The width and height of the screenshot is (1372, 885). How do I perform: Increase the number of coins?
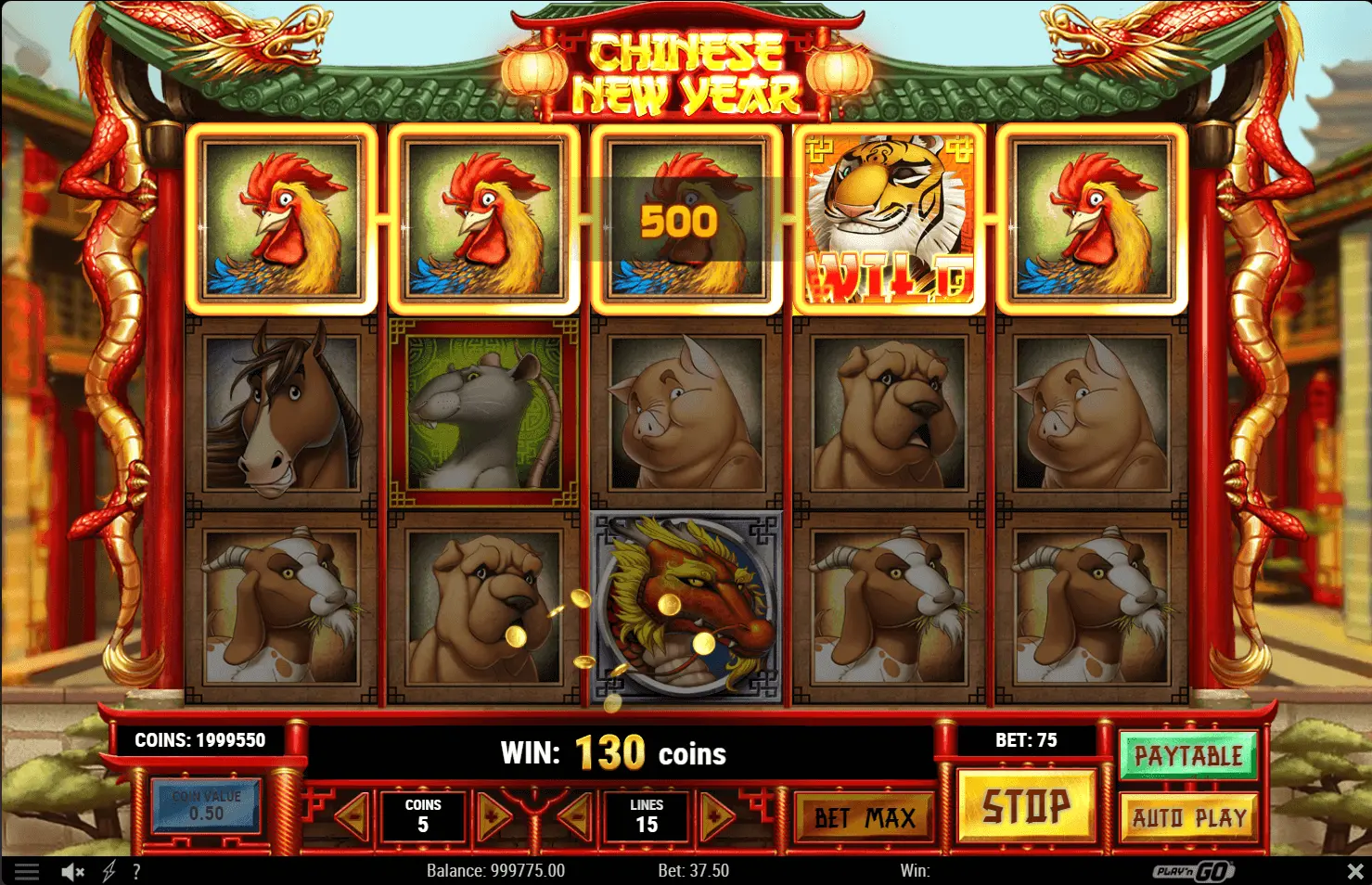[494, 817]
